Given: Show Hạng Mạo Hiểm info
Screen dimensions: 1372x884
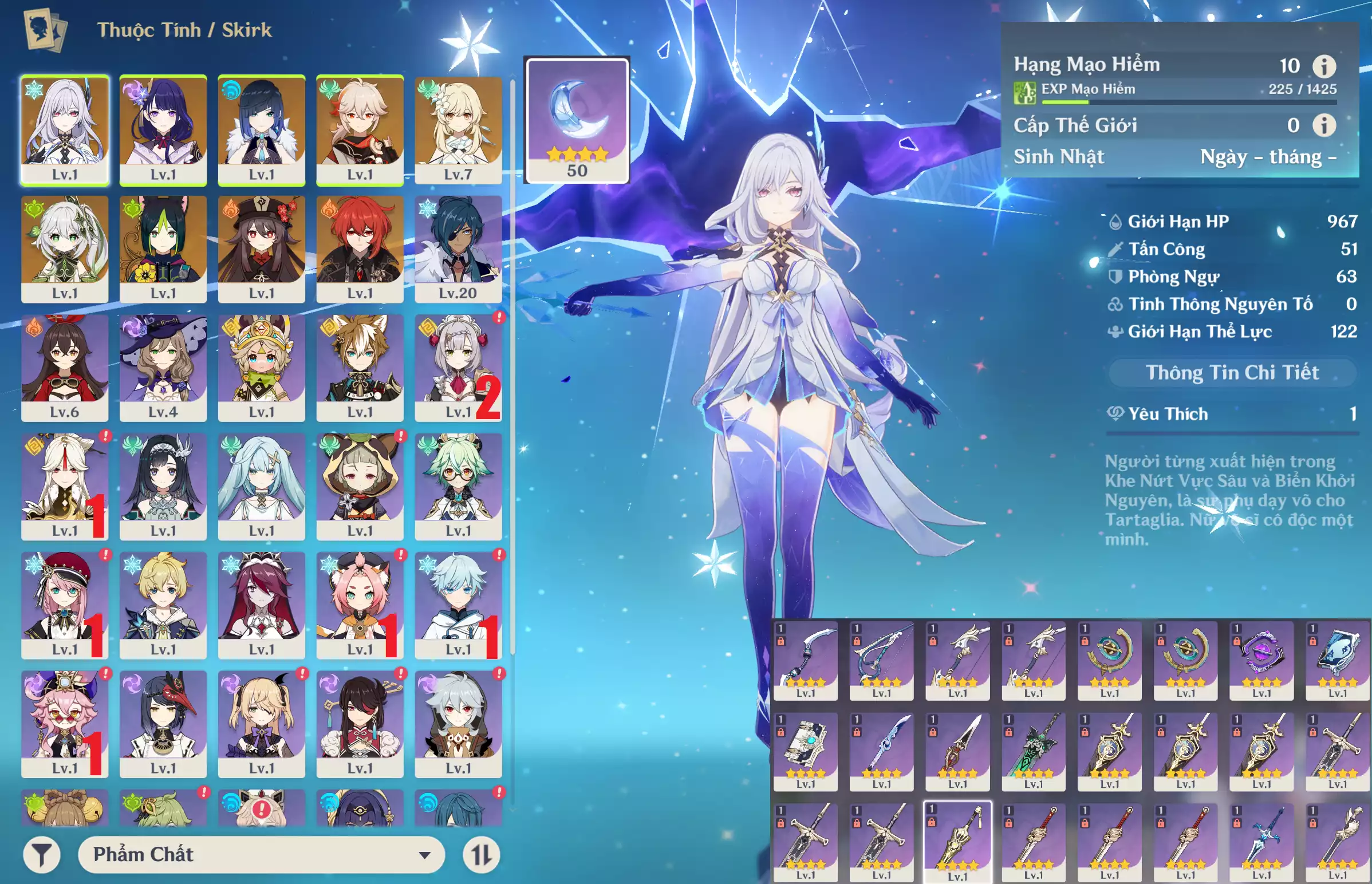Looking at the screenshot, I should tap(1324, 66).
